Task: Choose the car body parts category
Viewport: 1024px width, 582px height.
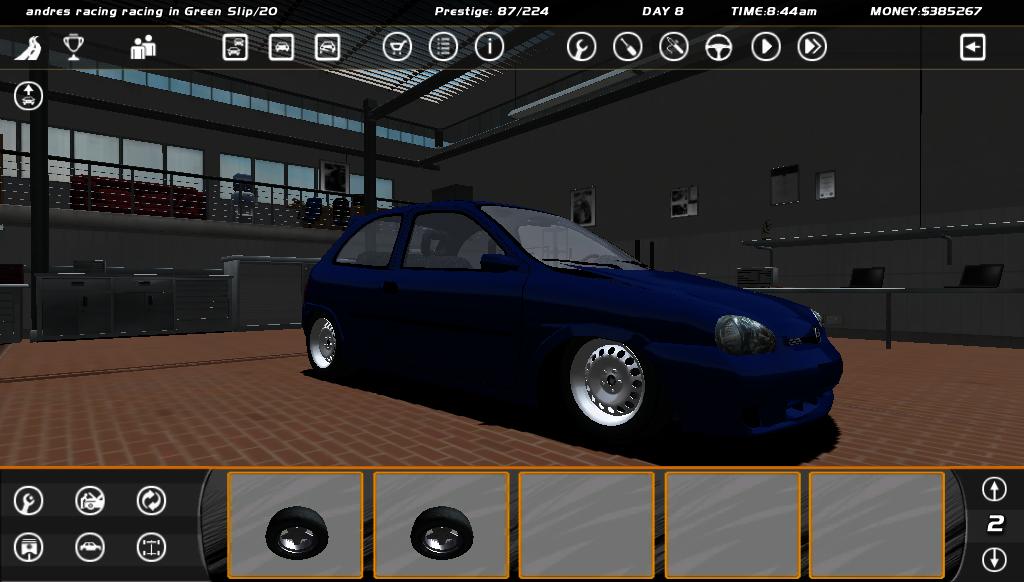Action: (x=90, y=547)
